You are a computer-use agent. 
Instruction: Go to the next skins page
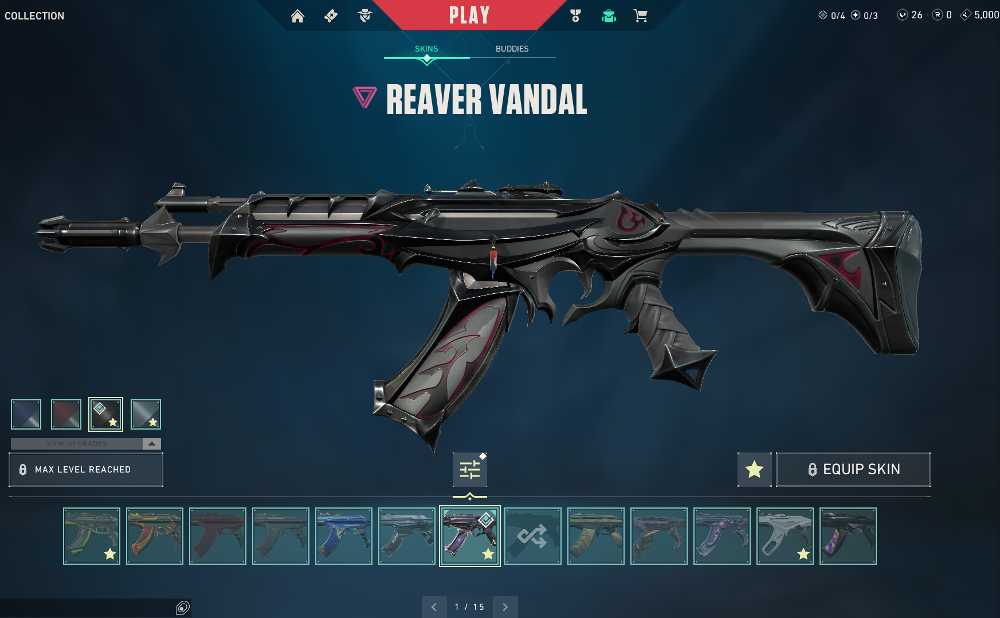click(x=505, y=606)
